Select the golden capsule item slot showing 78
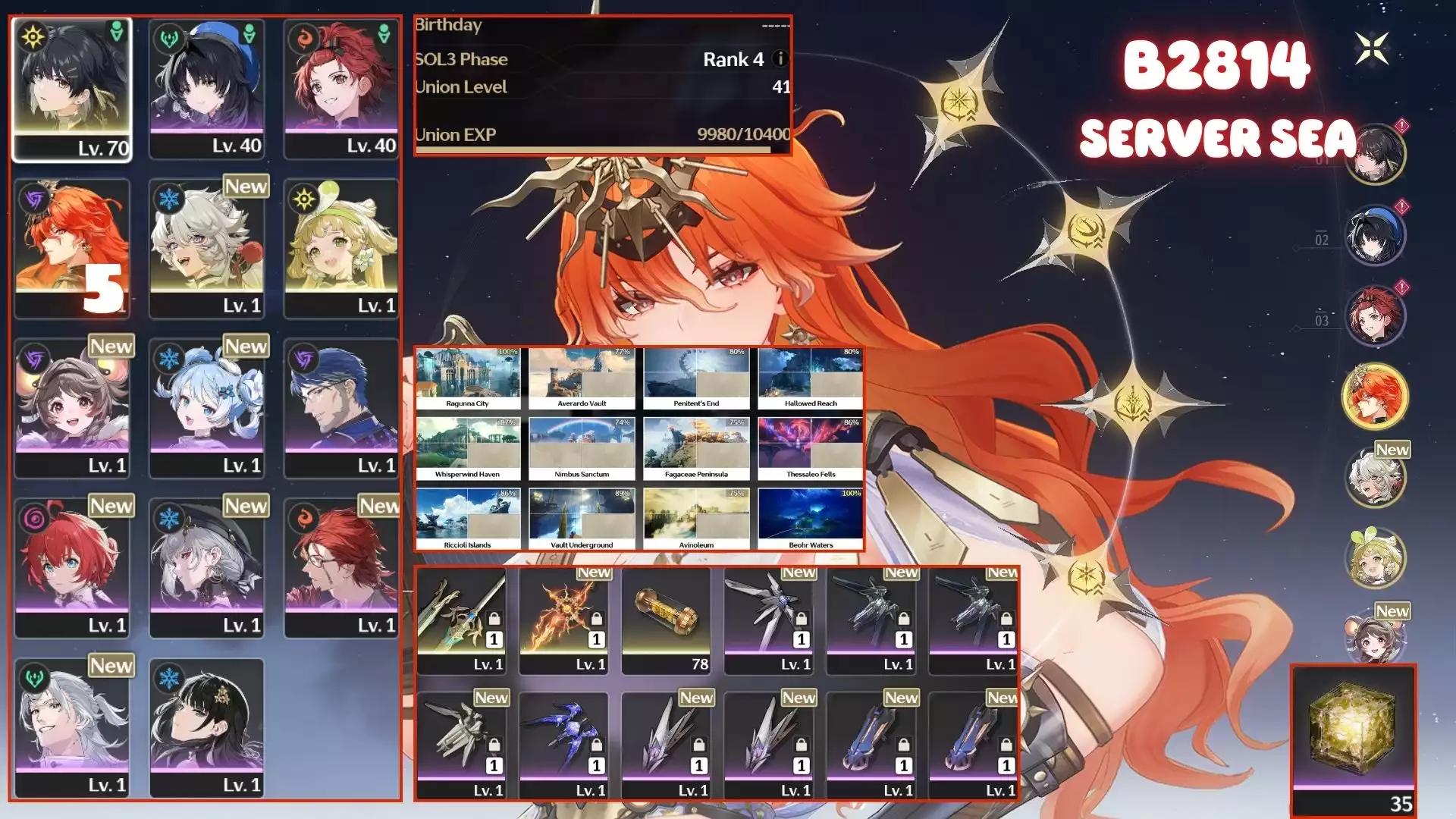Image resolution: width=1456 pixels, height=819 pixels. point(666,620)
